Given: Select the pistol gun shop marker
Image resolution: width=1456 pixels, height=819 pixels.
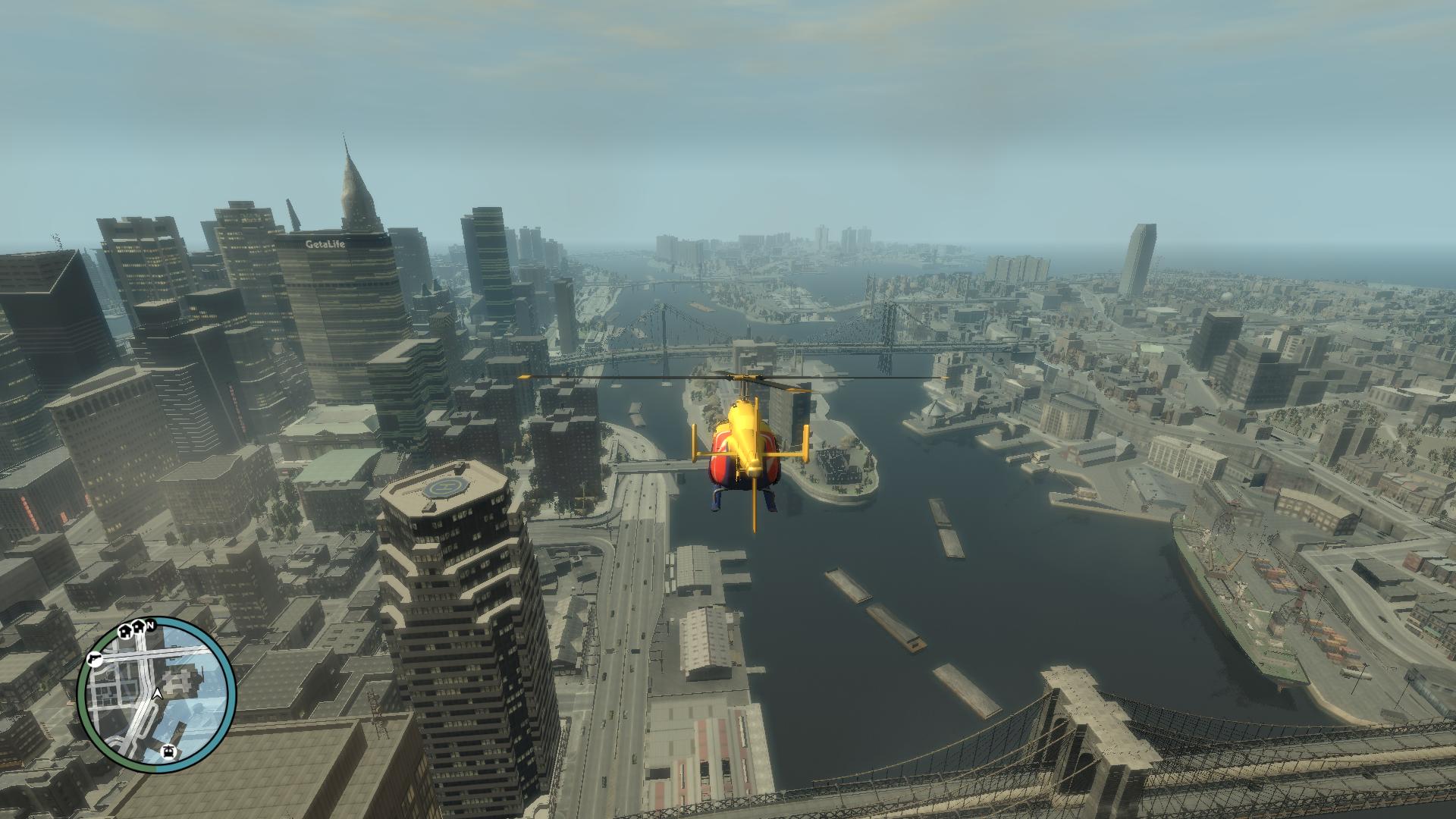Looking at the screenshot, I should coord(96,658).
